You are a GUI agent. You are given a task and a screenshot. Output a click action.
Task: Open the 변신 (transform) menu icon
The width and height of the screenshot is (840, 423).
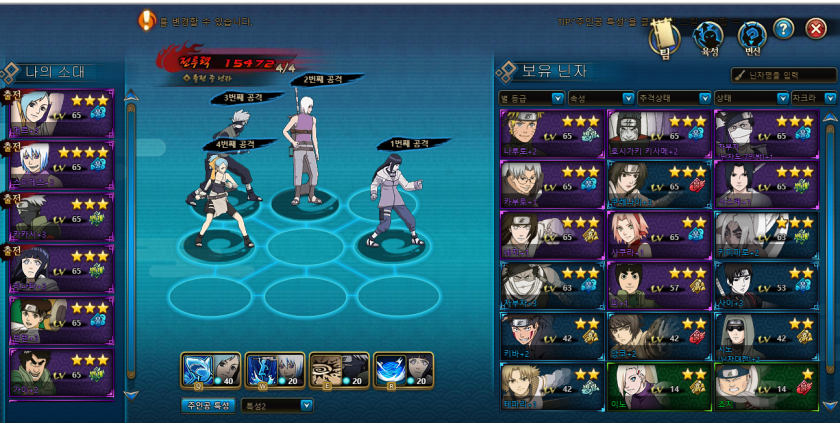coord(752,37)
